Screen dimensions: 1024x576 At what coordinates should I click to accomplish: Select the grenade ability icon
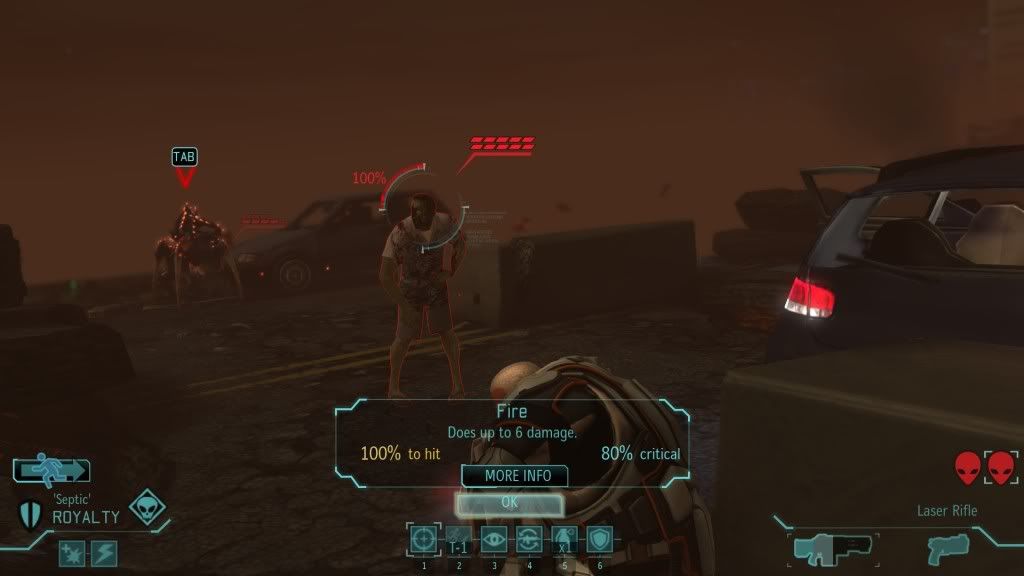564,540
